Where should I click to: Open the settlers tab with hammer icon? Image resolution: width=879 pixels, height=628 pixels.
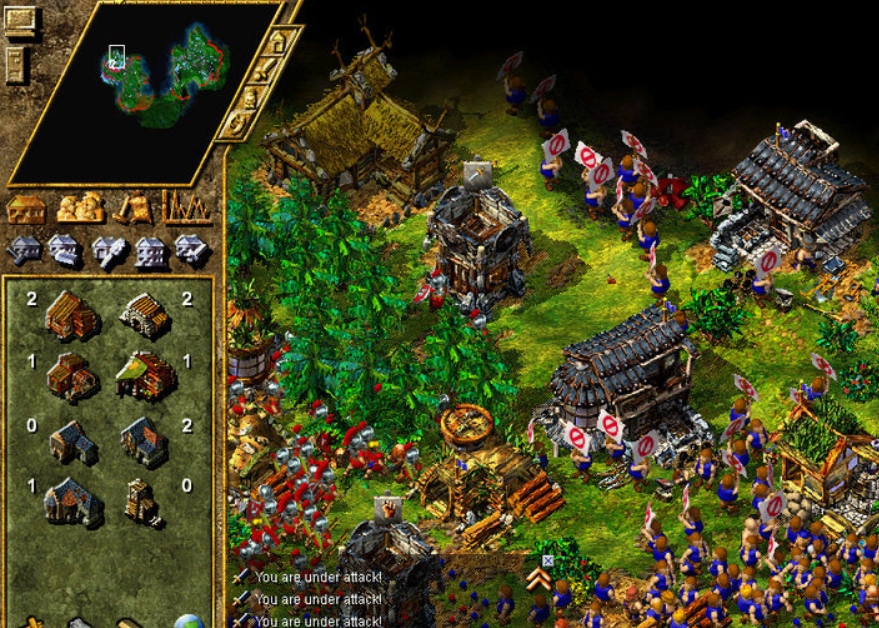[x=133, y=207]
